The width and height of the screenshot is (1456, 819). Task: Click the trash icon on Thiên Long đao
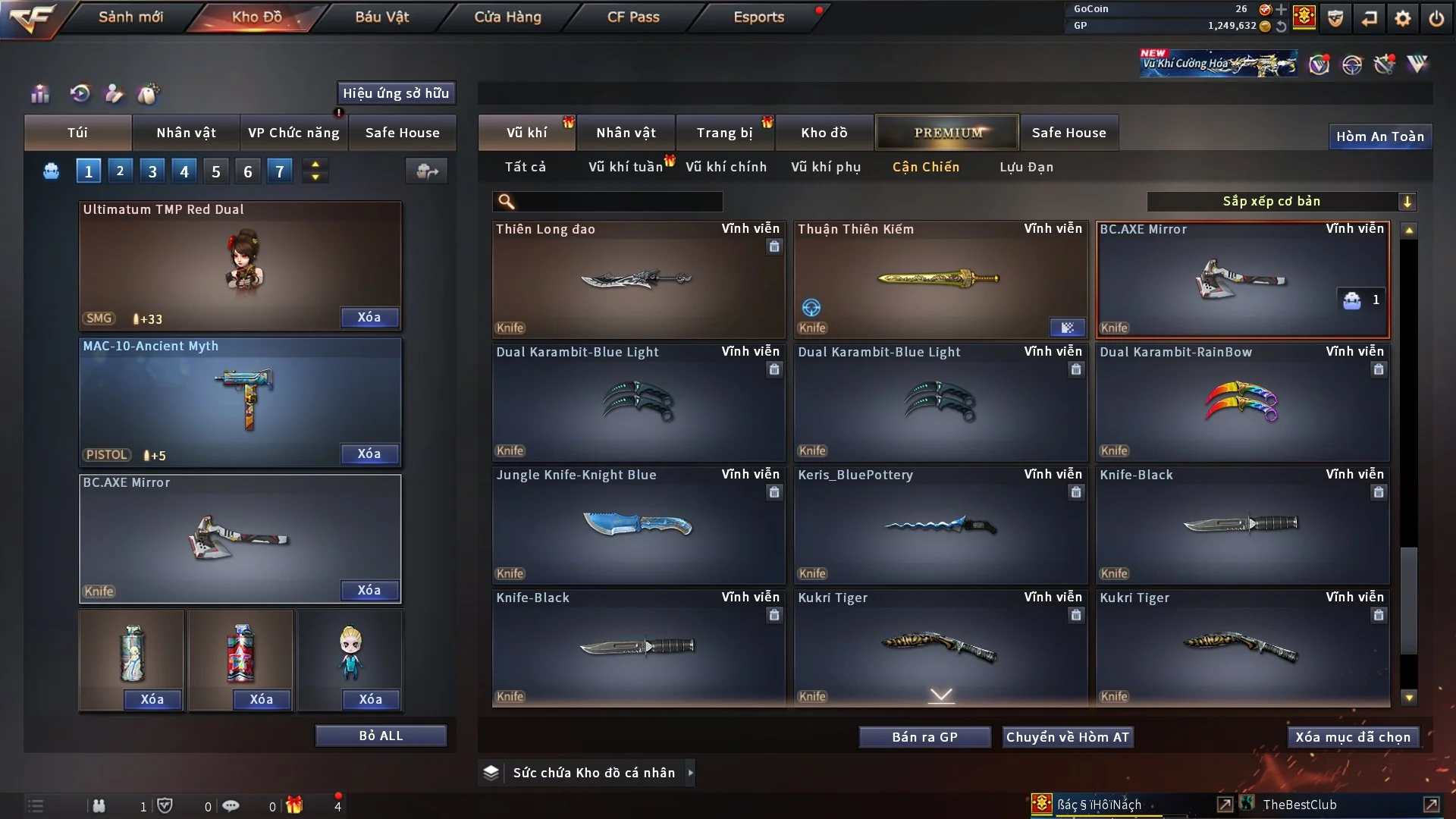774,247
